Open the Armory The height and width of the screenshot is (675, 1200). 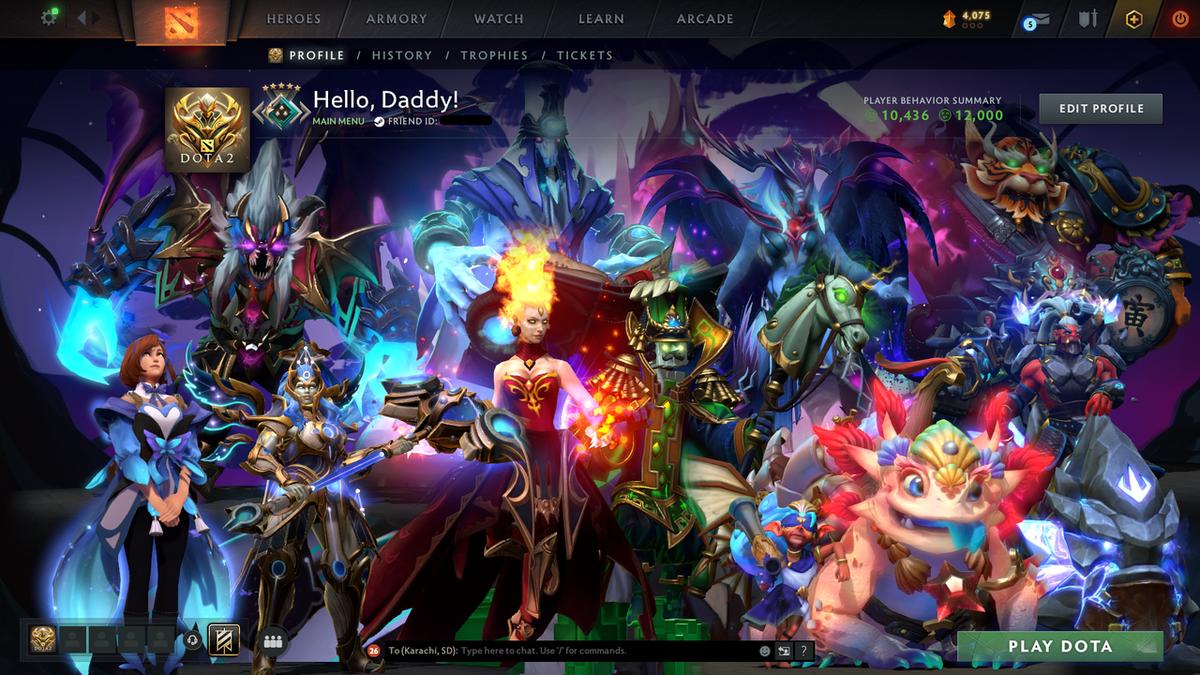click(x=396, y=19)
